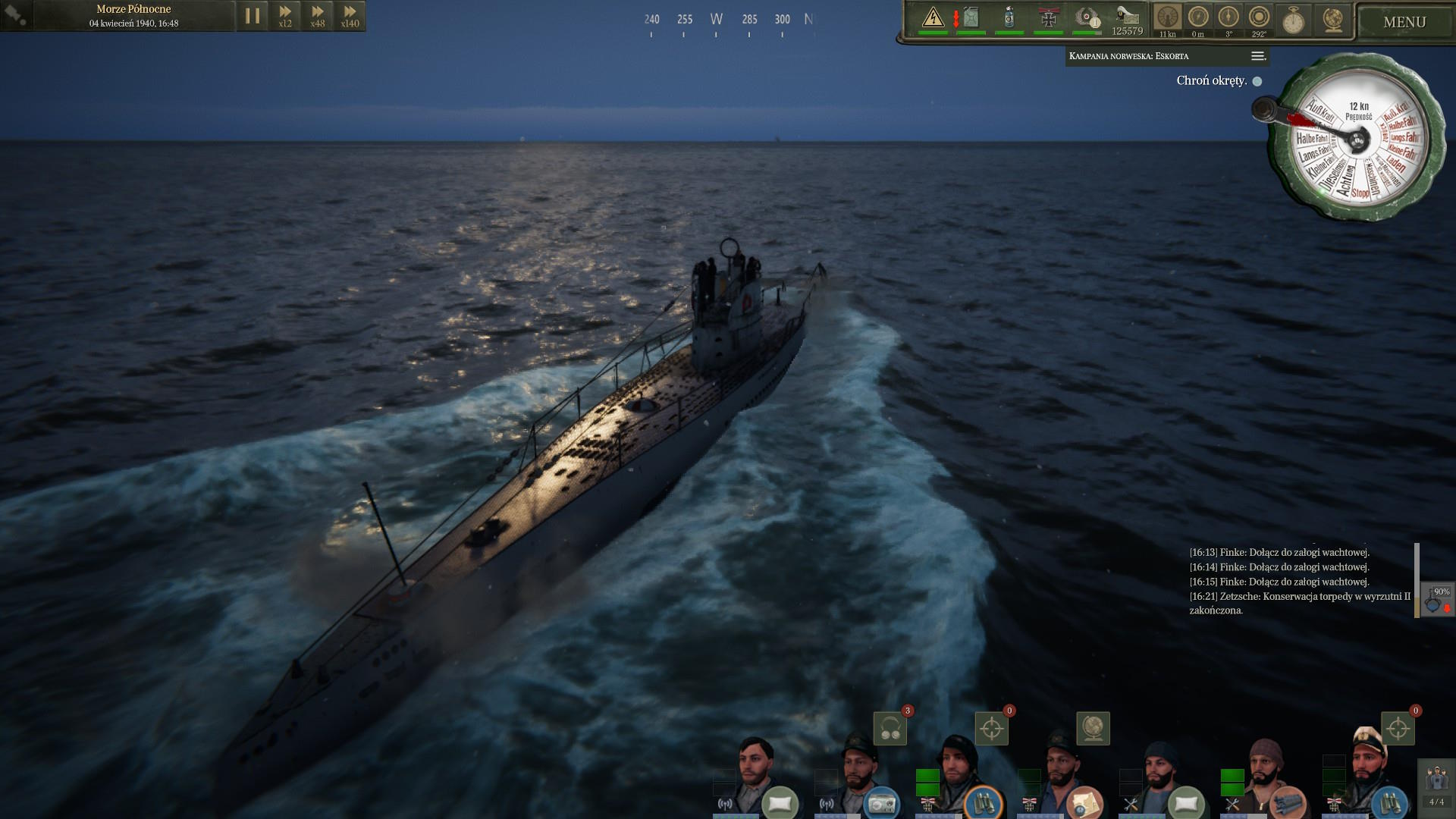The image size is (1456, 819).
Task: Speed up time to x140
Action: pos(350,16)
